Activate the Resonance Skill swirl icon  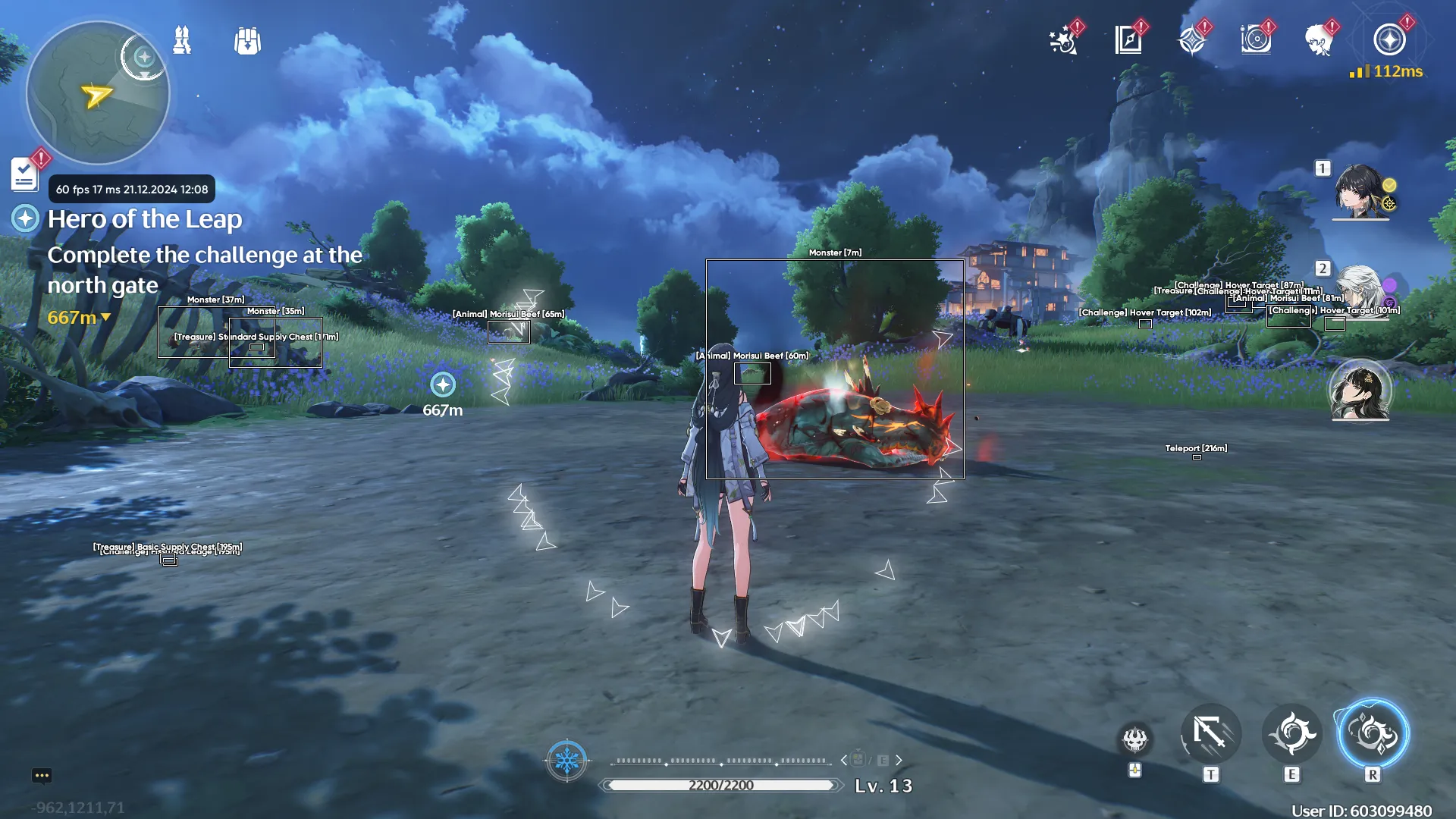click(x=1291, y=734)
